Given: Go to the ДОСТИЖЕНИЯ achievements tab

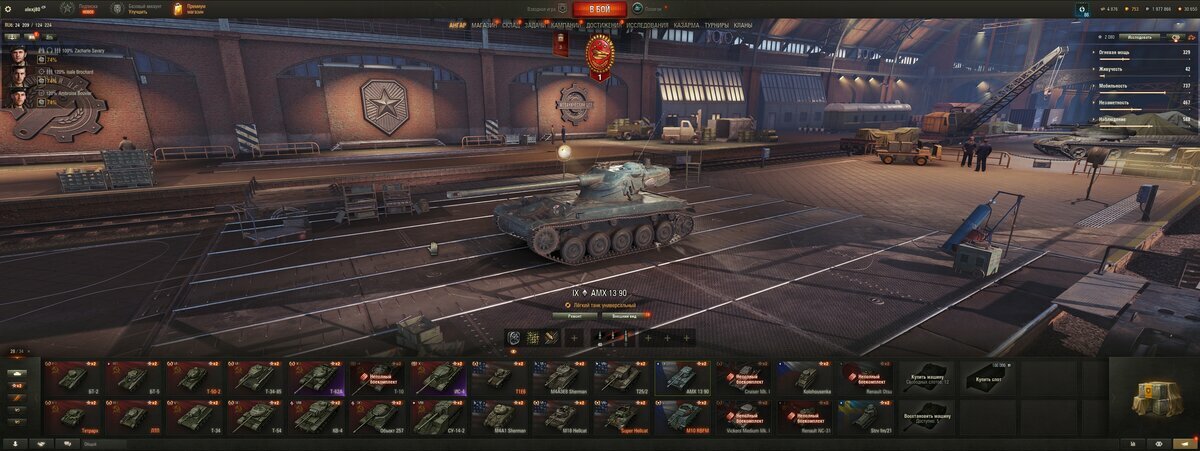Looking at the screenshot, I should tap(603, 25).
